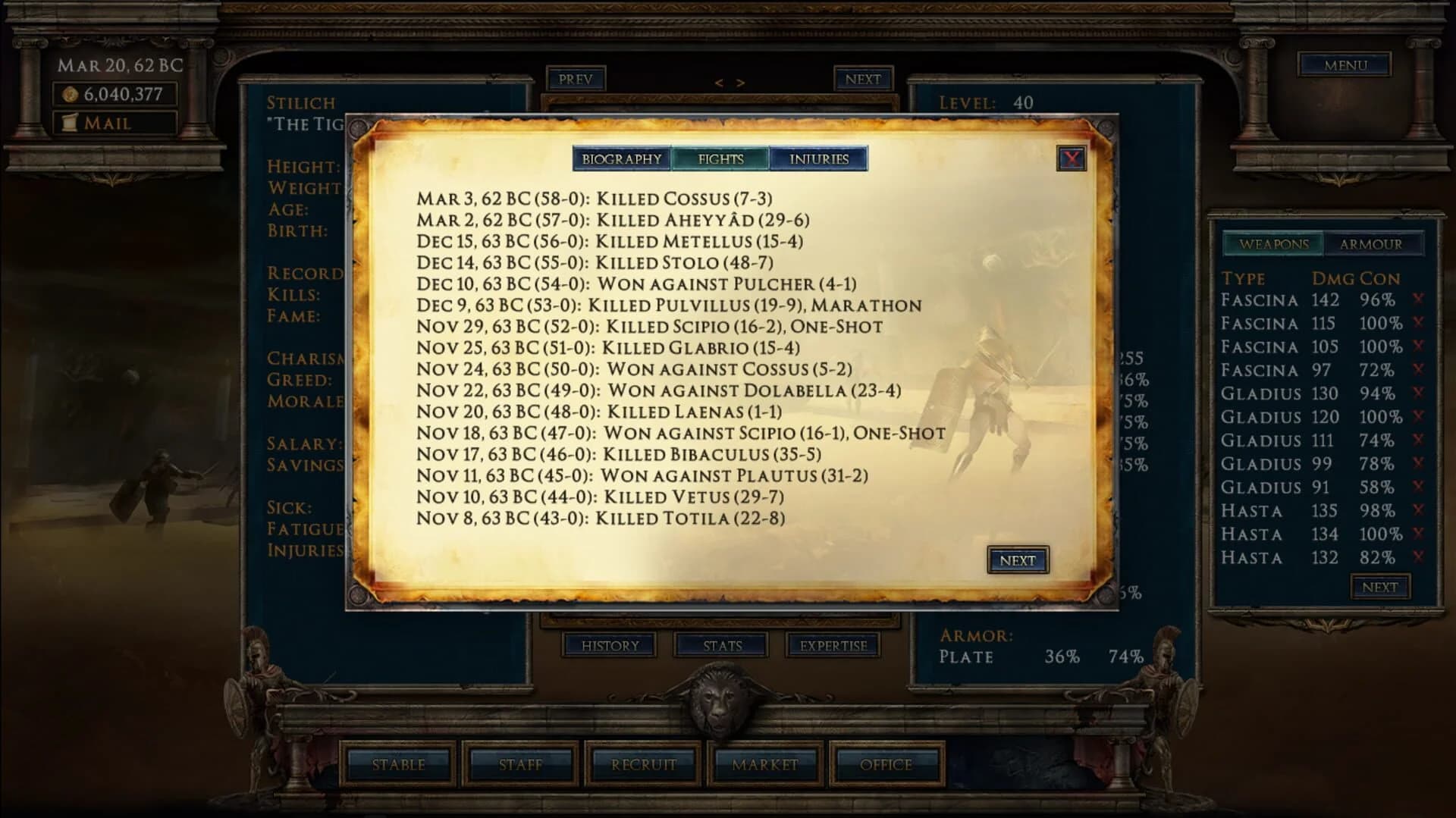Click Next in the fights record popup
This screenshot has width=1456, height=818.
pos(1018,561)
